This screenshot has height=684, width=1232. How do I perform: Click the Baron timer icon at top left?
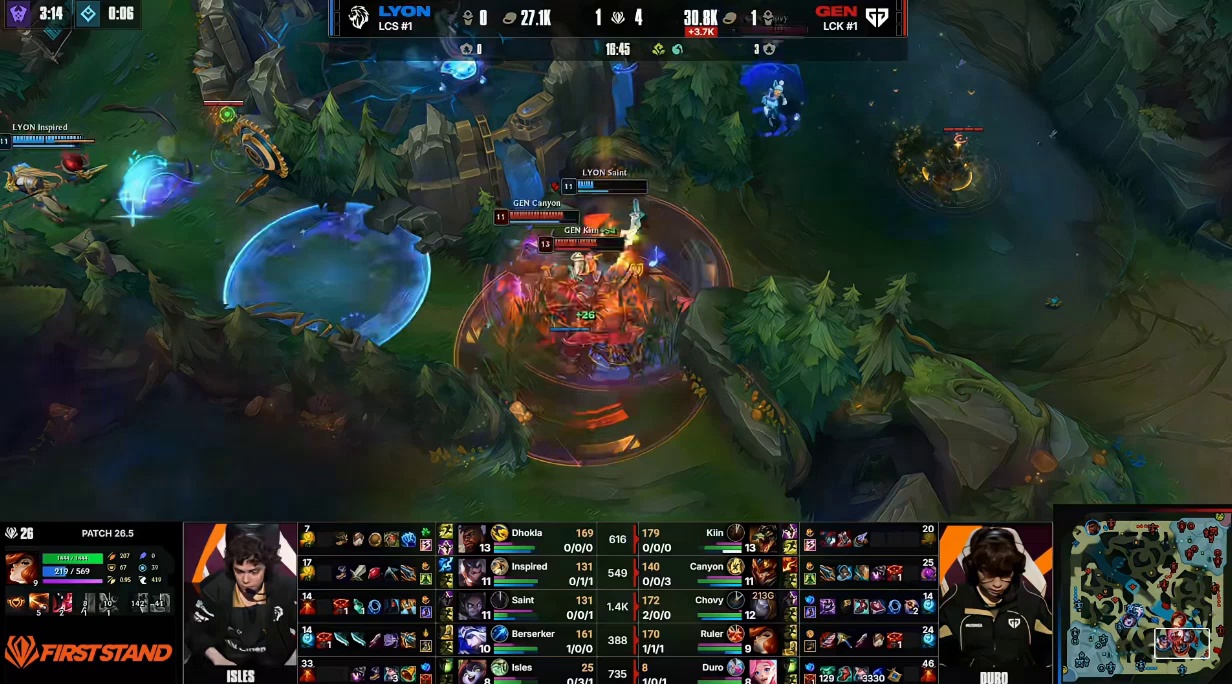18,14
